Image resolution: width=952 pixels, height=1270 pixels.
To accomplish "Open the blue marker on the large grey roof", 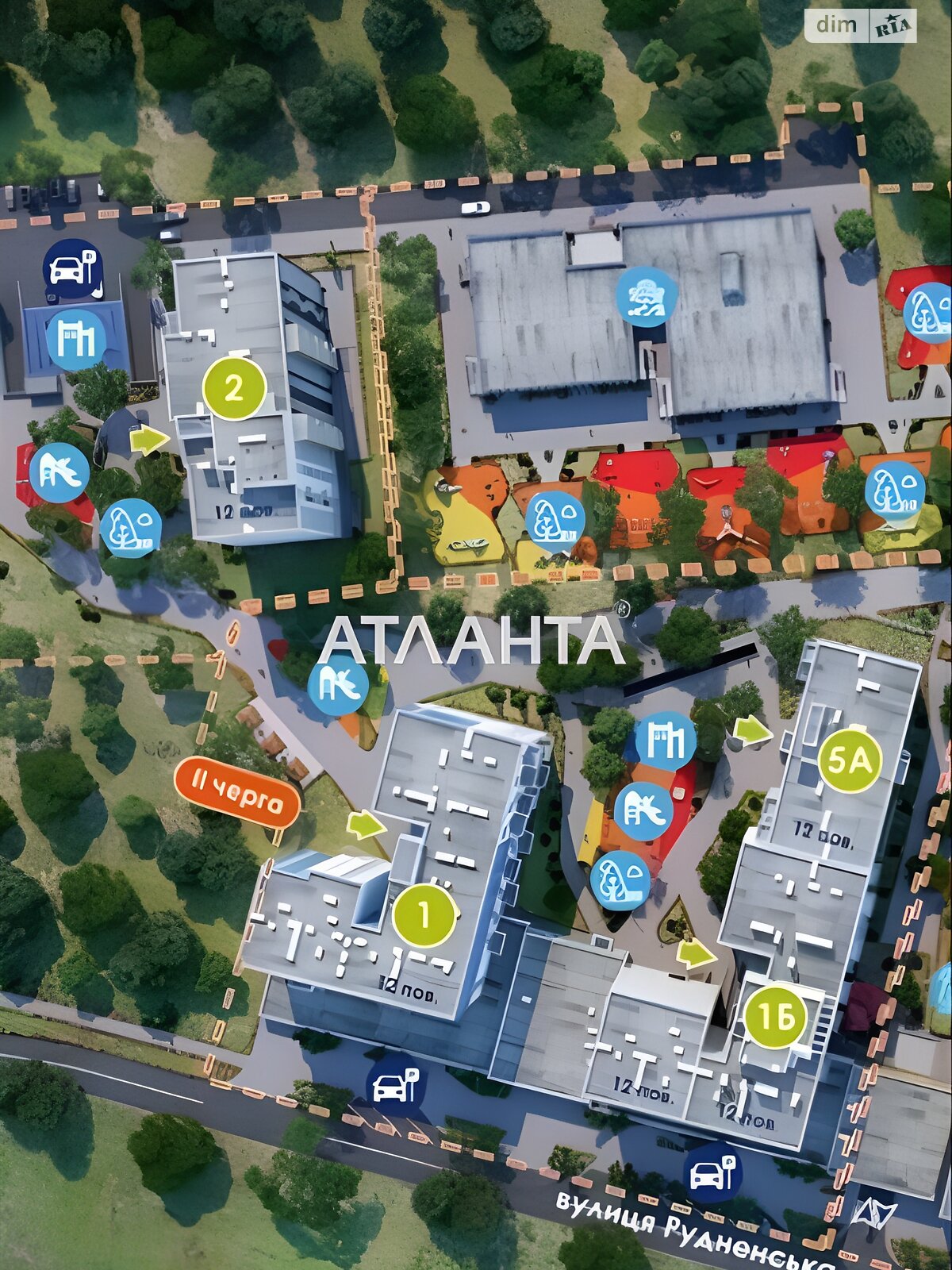I will [x=647, y=296].
